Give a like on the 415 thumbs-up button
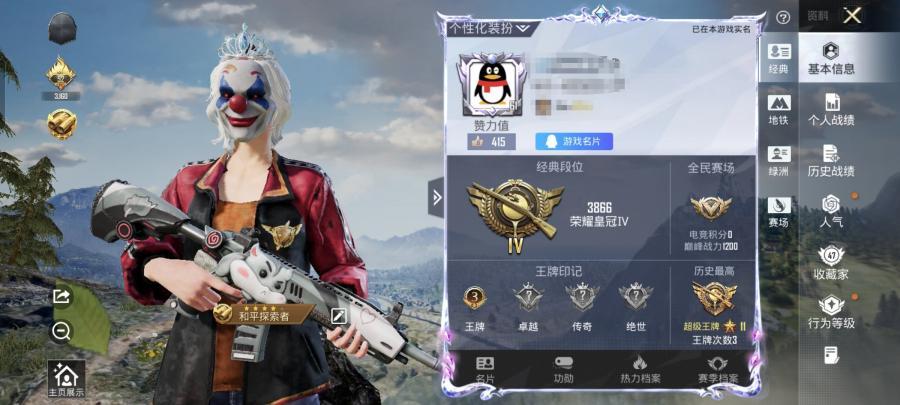Viewport: 900px width, 405px height. point(489,142)
